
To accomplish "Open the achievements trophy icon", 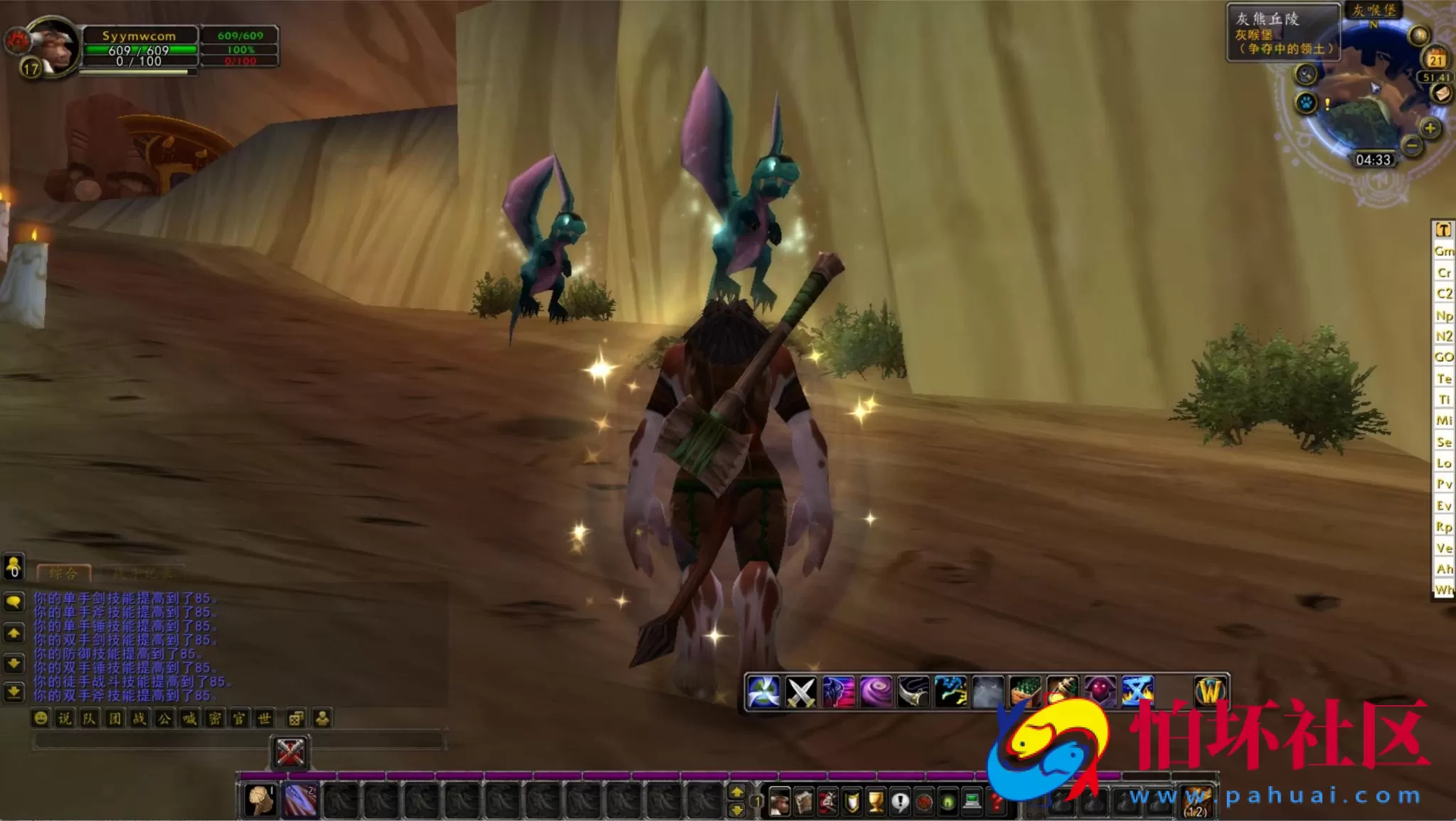I will 877,802.
